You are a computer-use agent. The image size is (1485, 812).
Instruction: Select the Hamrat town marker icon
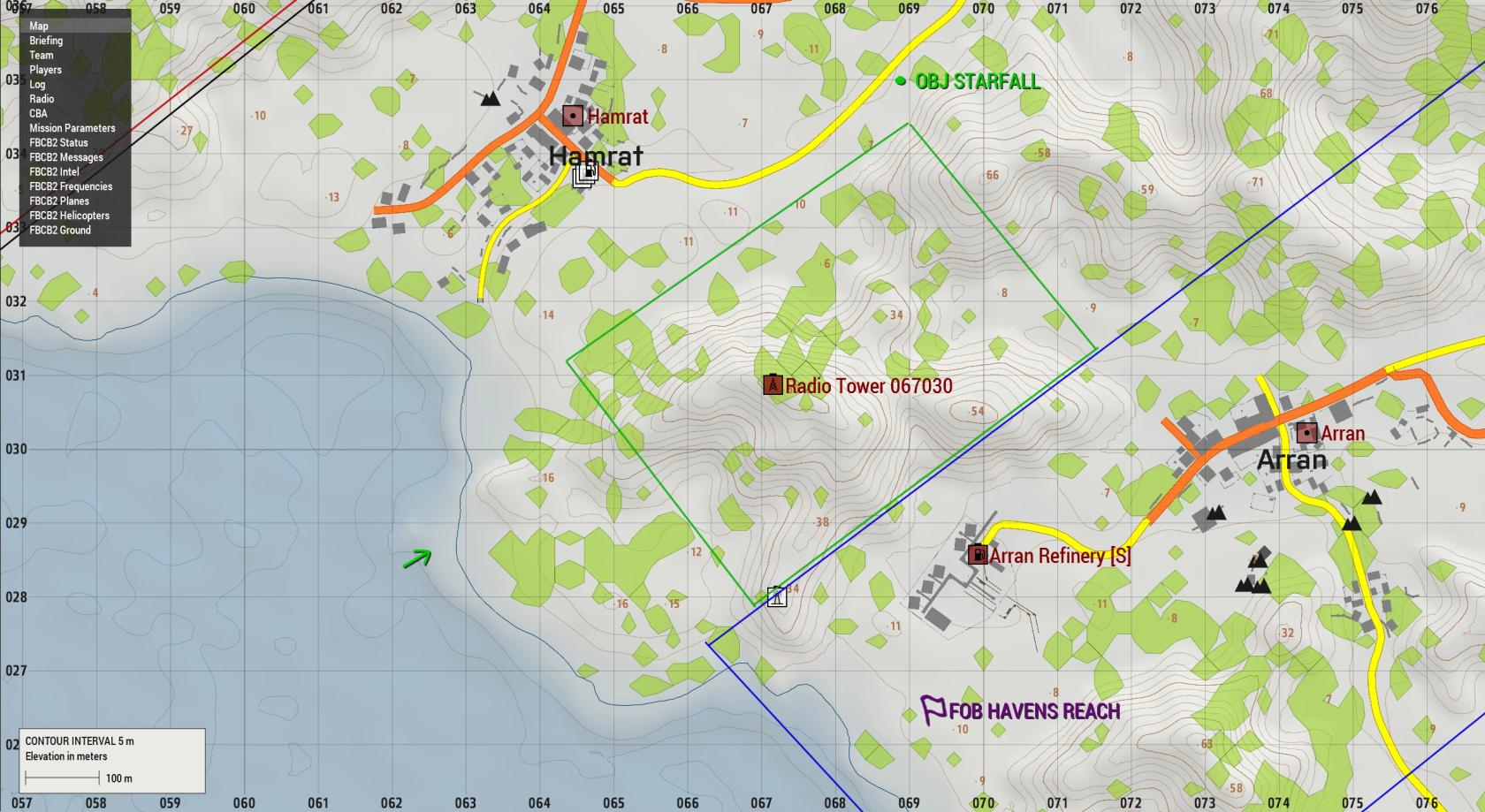tap(571, 115)
